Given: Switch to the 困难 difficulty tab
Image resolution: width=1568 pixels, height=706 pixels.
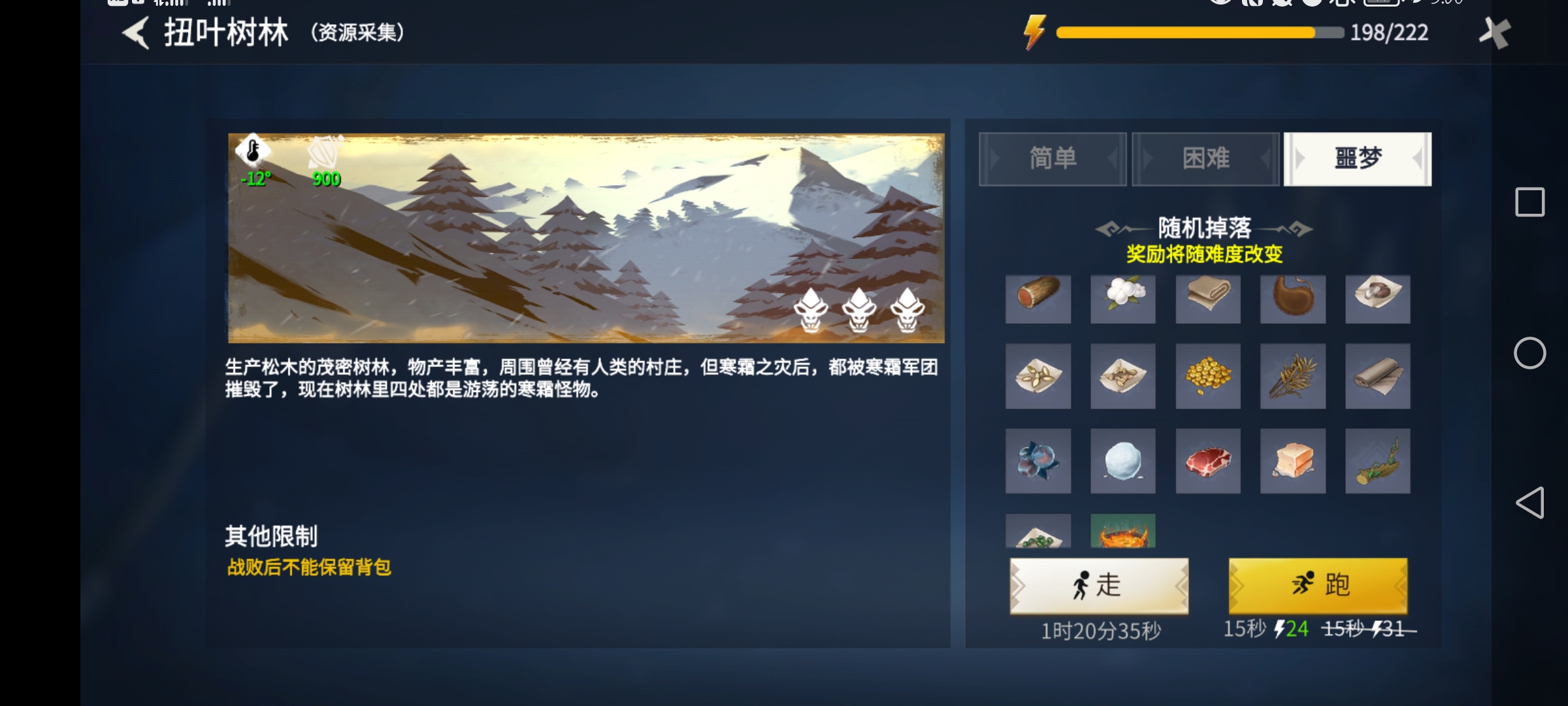Looking at the screenshot, I should pos(1205,159).
